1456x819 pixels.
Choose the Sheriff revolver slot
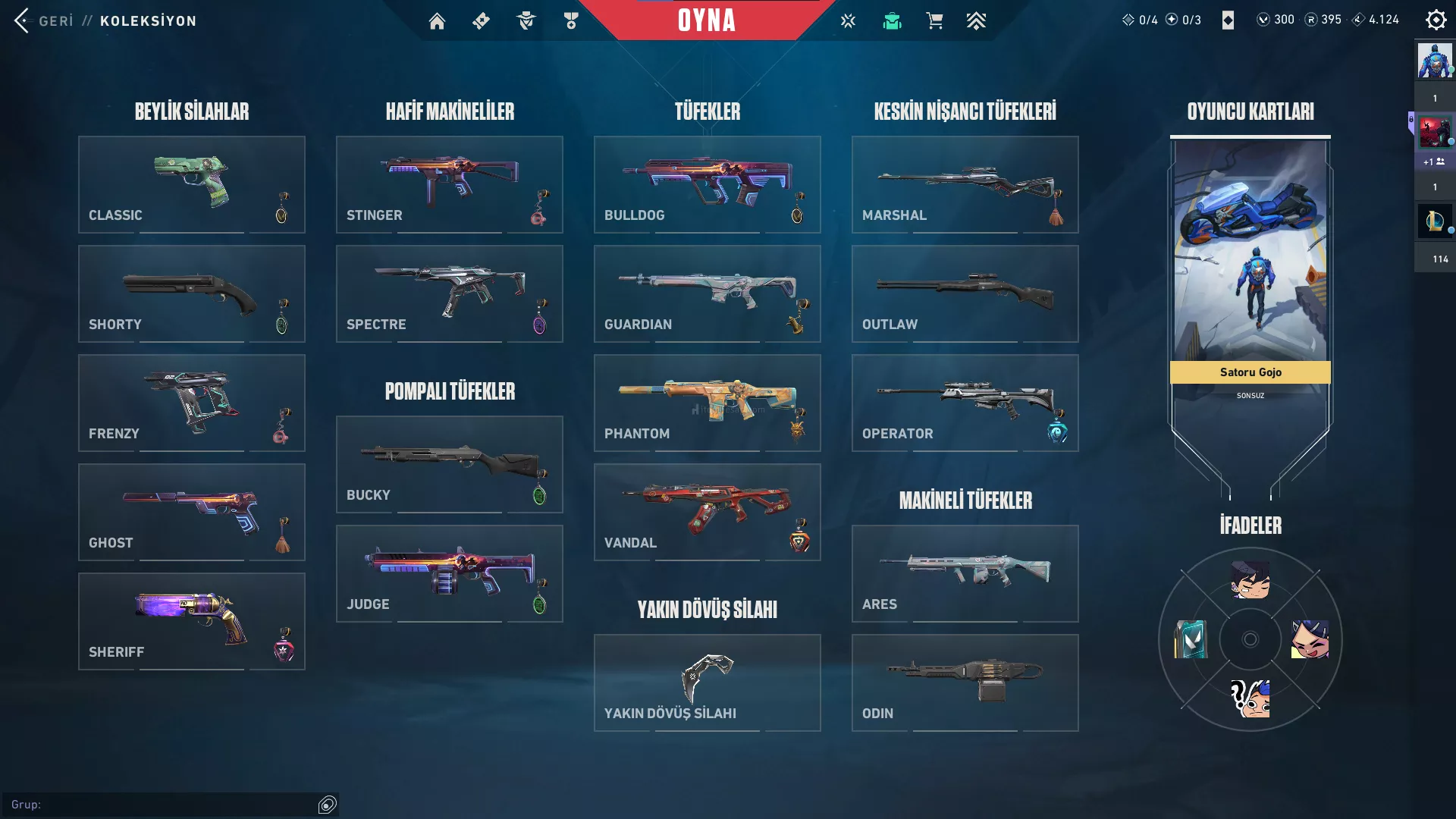click(191, 621)
